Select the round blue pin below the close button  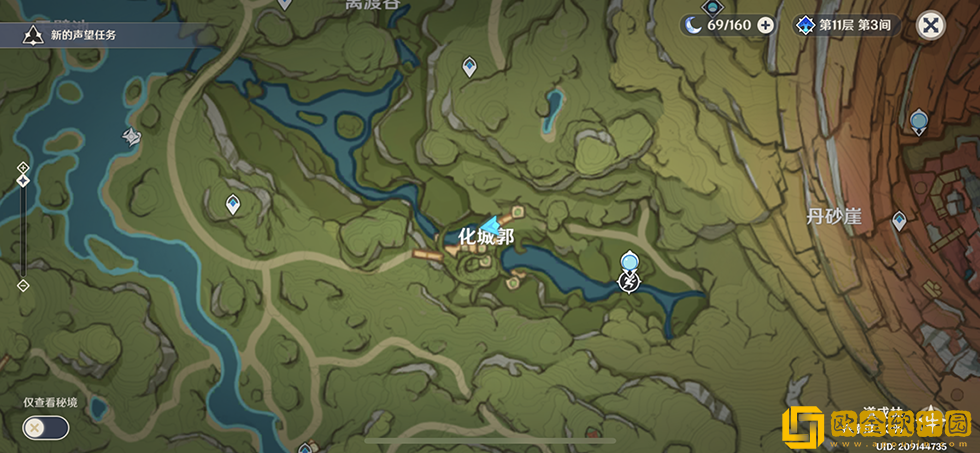[x=919, y=122]
